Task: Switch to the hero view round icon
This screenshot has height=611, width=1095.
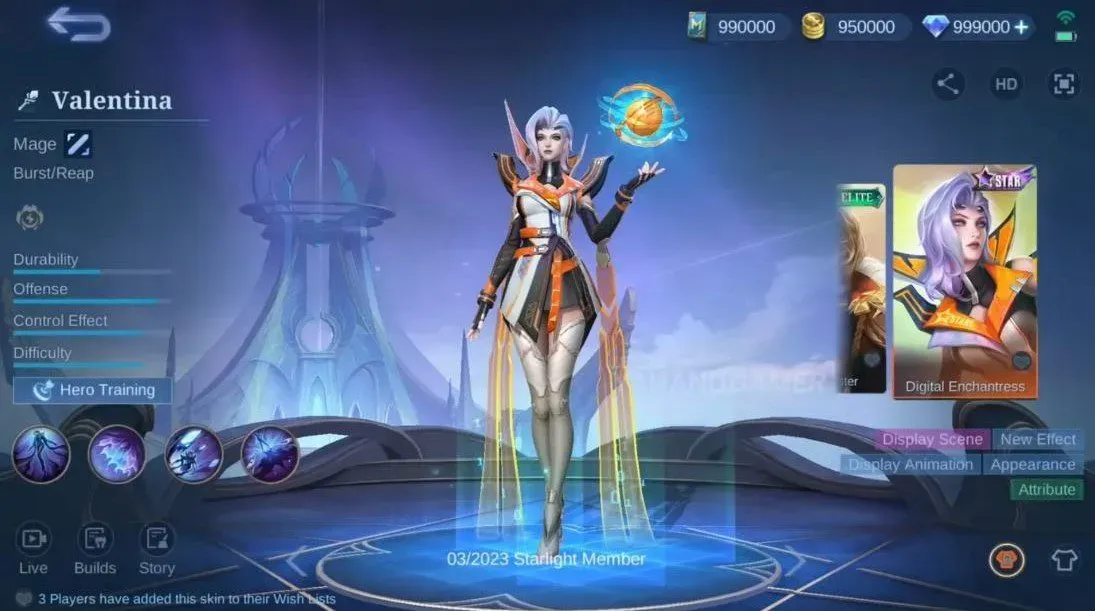Action: pos(1006,560)
